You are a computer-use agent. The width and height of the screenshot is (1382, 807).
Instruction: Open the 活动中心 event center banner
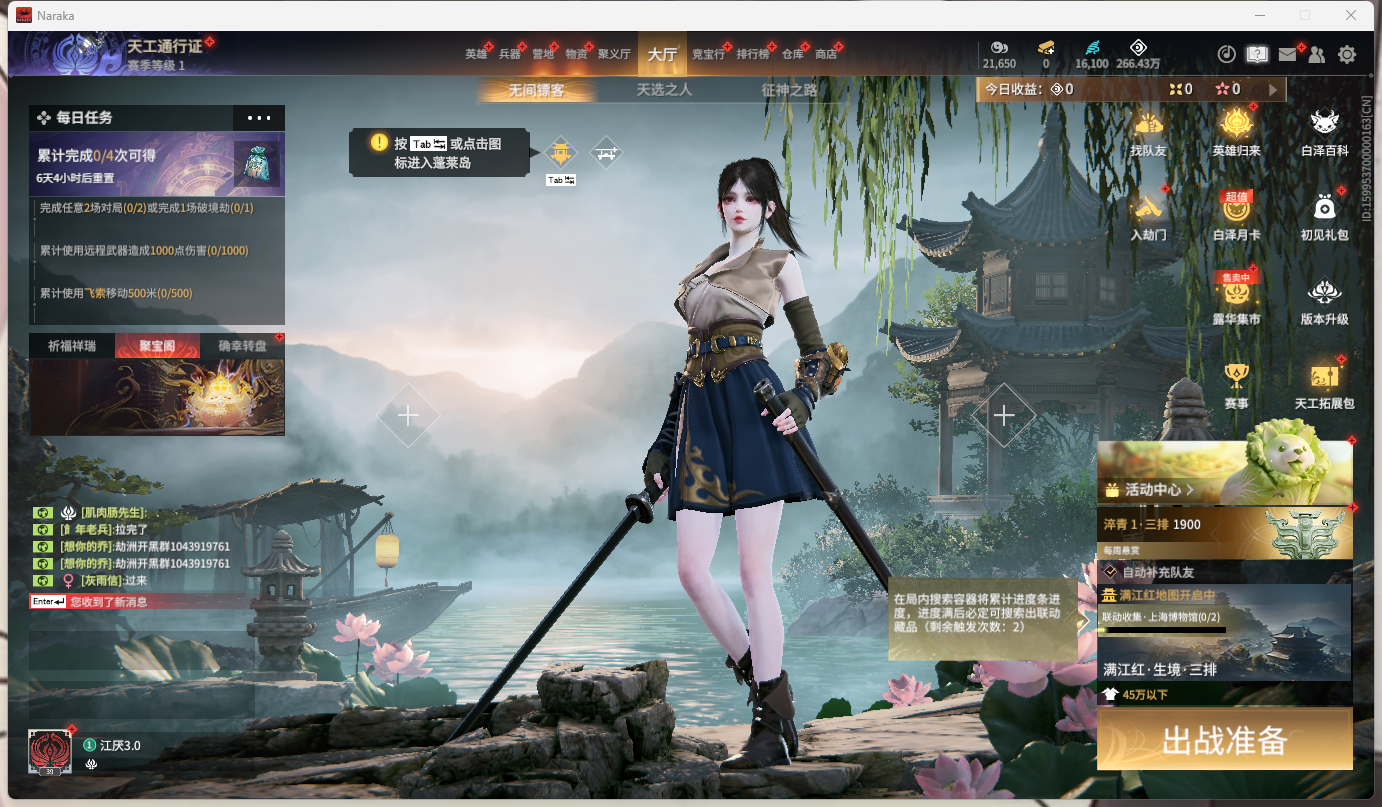[x=1224, y=472]
